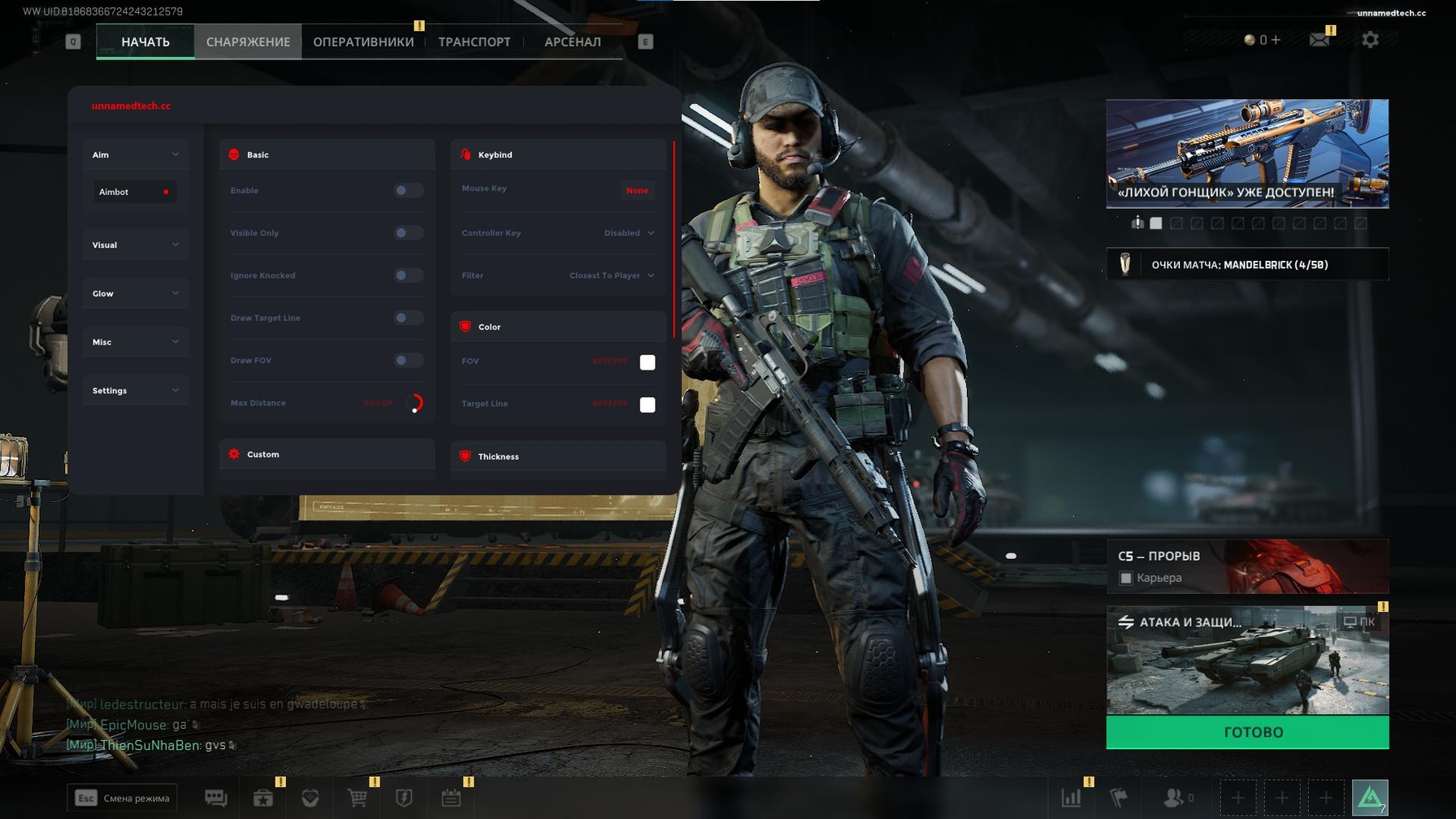The image size is (1456, 819).
Task: Toggle the Draw FOV switch
Action: 407,360
